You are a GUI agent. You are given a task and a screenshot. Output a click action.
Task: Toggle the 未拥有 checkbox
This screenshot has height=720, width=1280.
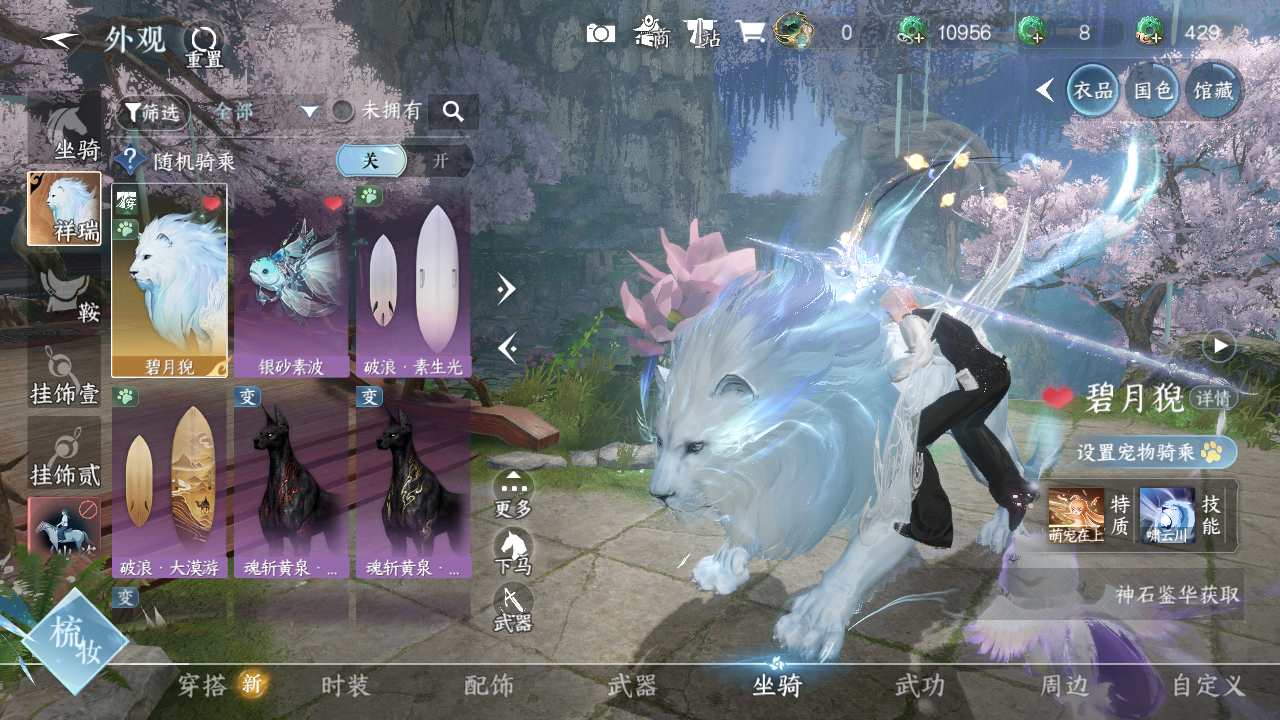[343, 112]
